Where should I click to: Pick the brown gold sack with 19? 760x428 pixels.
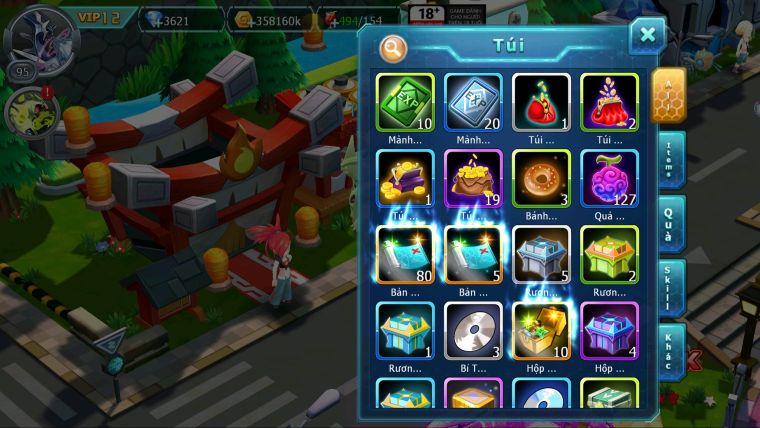pos(473,179)
